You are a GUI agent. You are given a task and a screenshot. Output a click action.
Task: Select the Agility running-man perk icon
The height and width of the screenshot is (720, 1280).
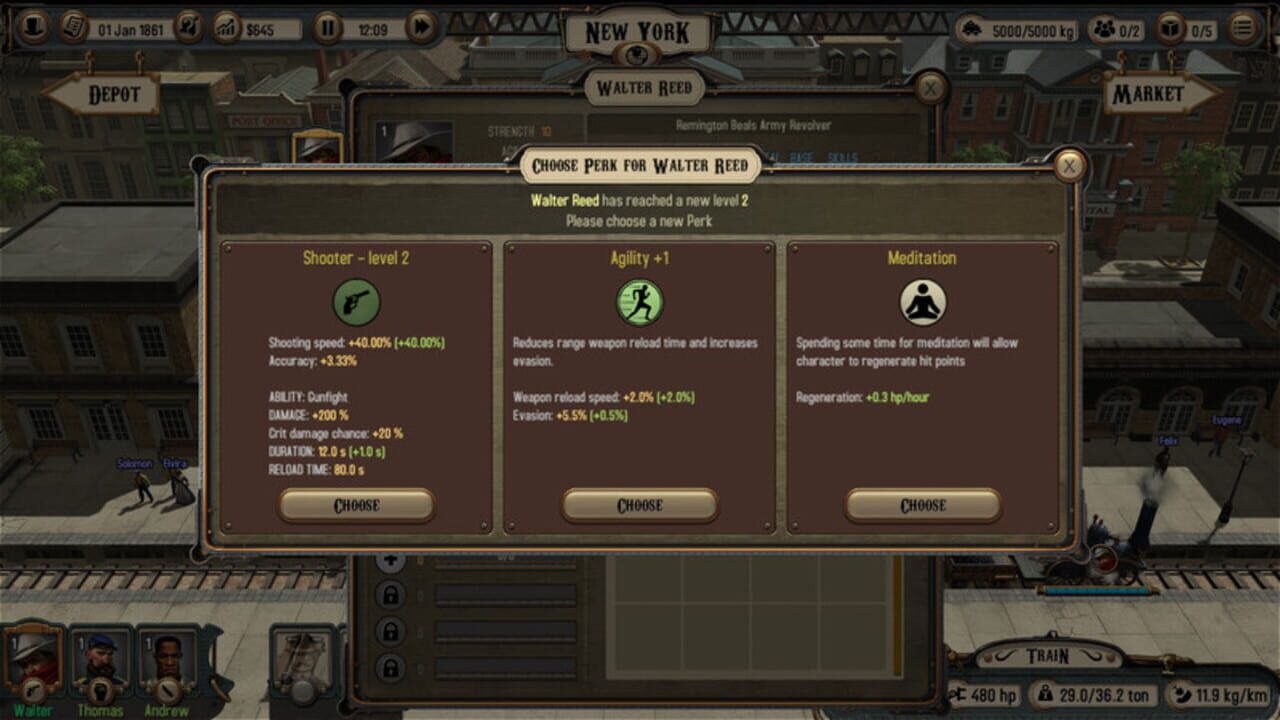coord(639,303)
